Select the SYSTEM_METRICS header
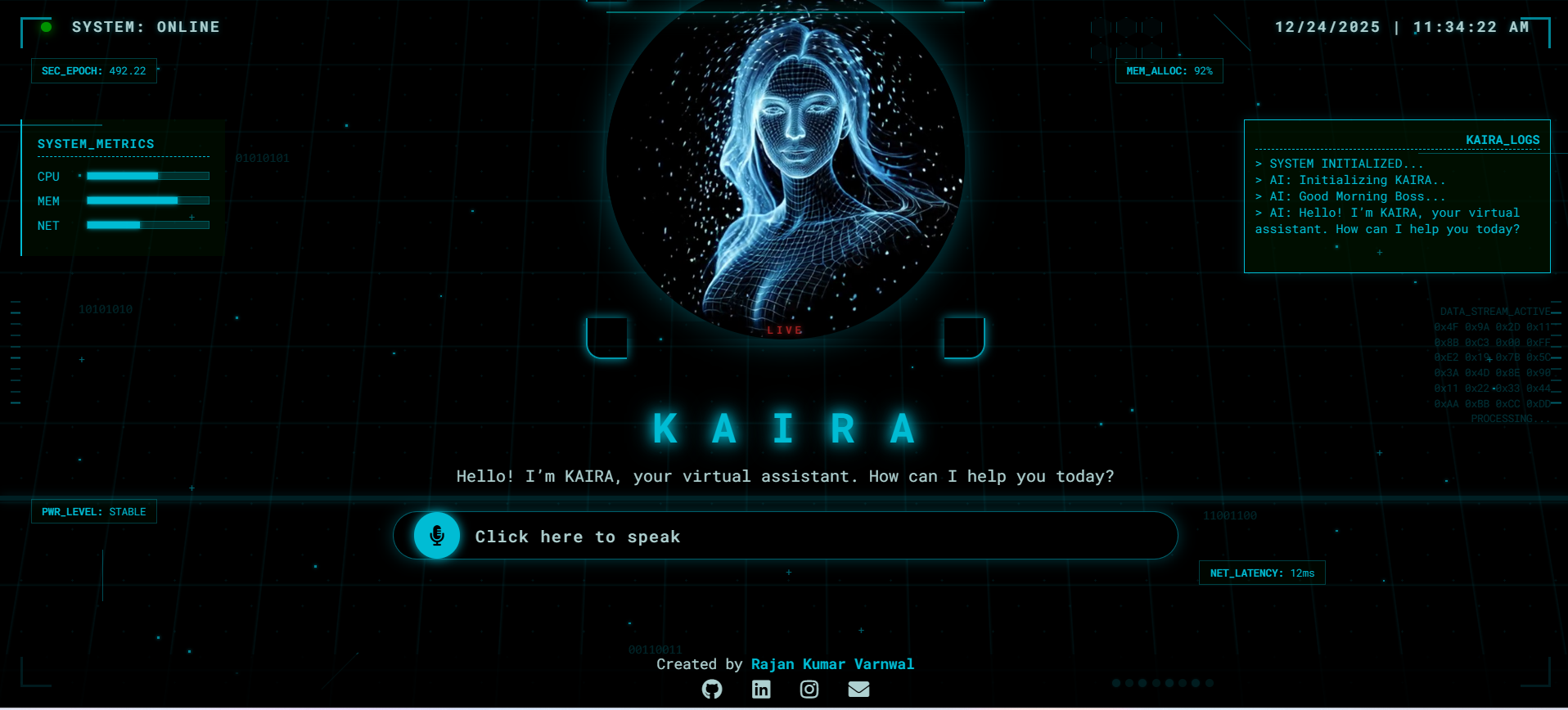The image size is (1568, 710). 95,143
